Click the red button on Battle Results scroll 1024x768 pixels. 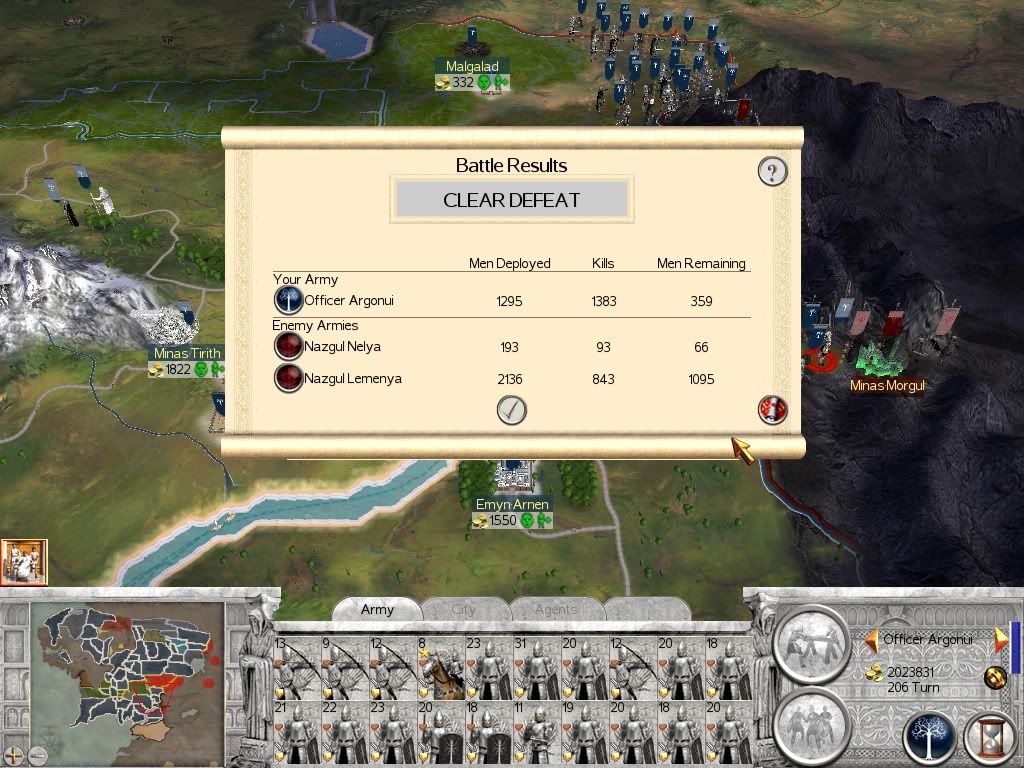(x=772, y=409)
